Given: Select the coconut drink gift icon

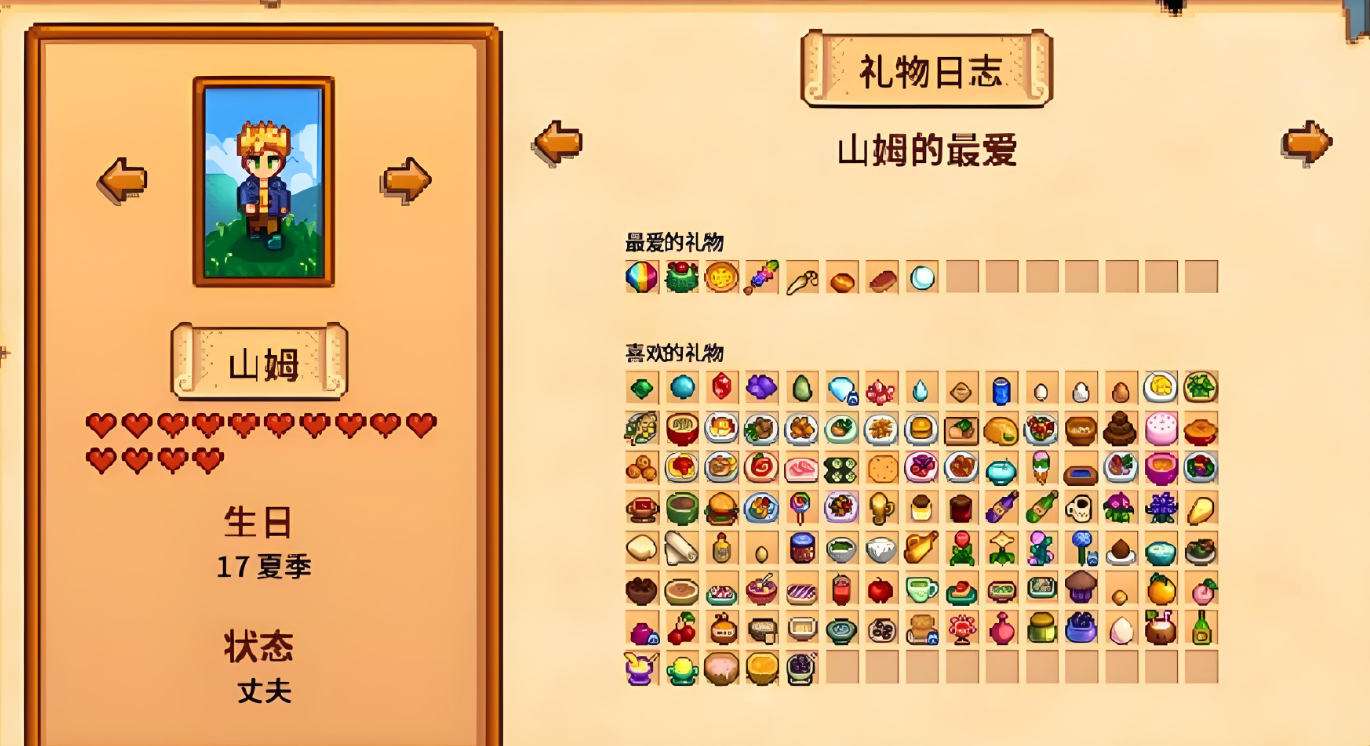Looking at the screenshot, I should coord(1160,629).
